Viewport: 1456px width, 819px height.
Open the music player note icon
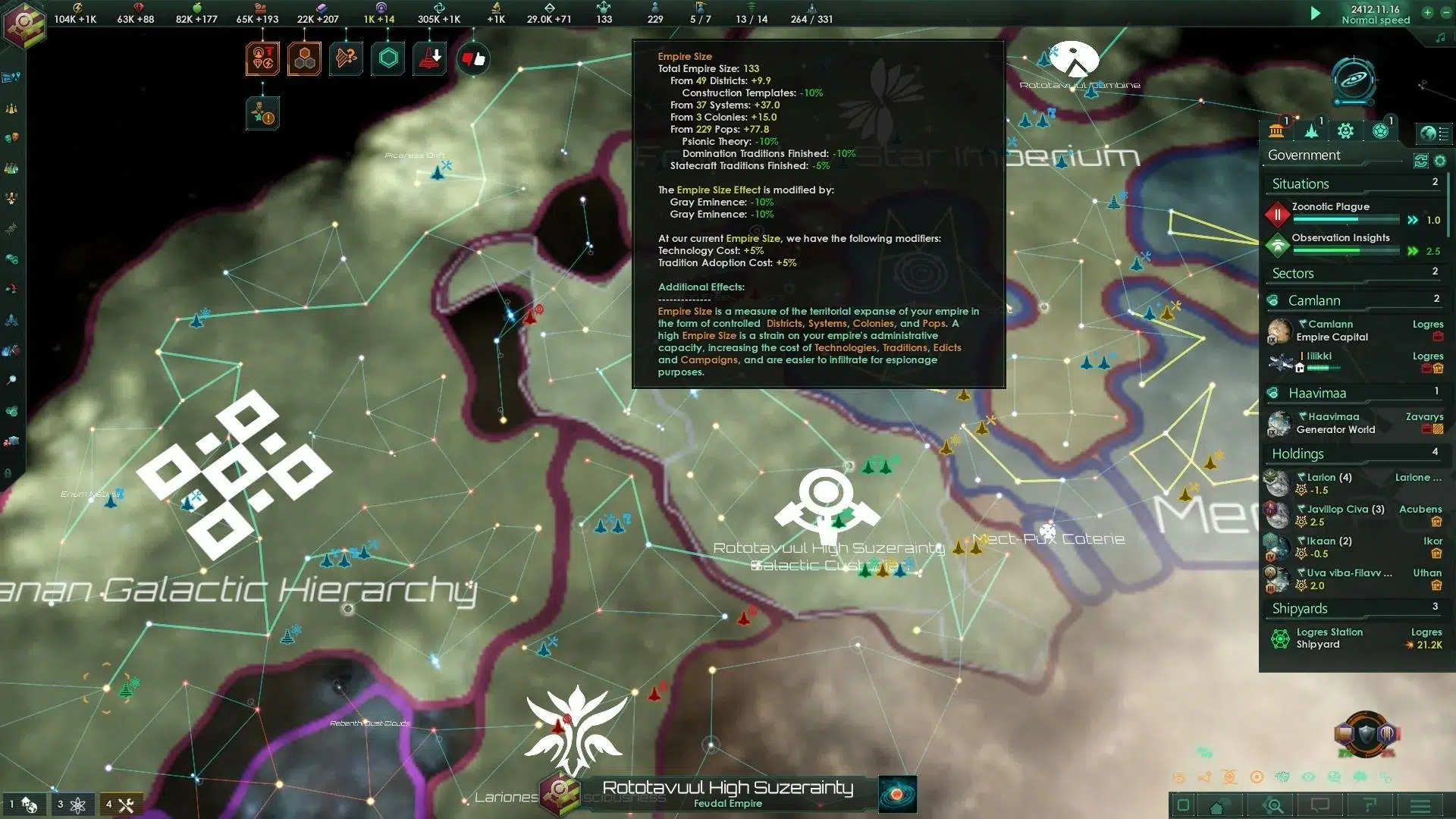(1440, 38)
